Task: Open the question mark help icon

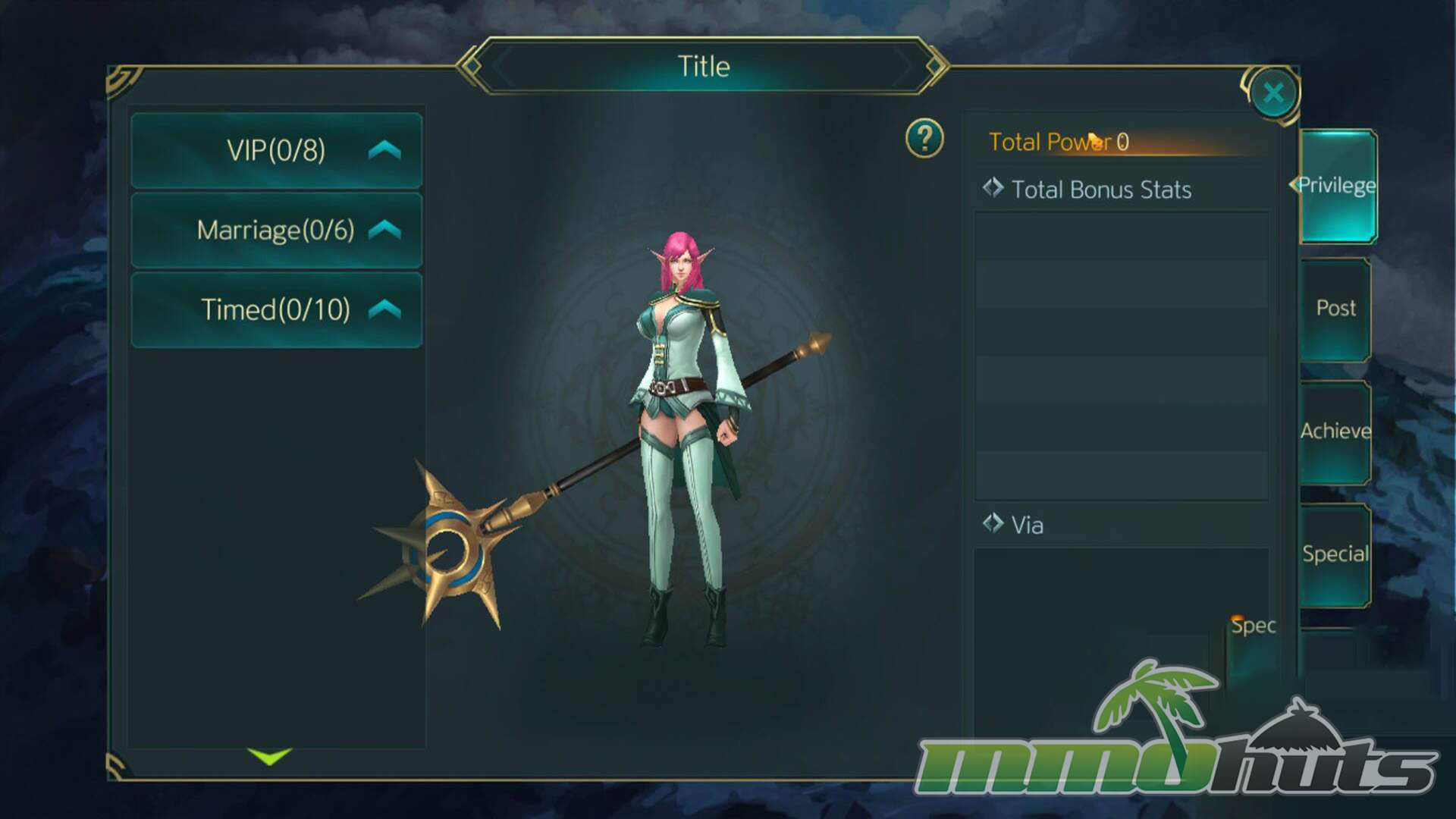Action: [x=924, y=139]
